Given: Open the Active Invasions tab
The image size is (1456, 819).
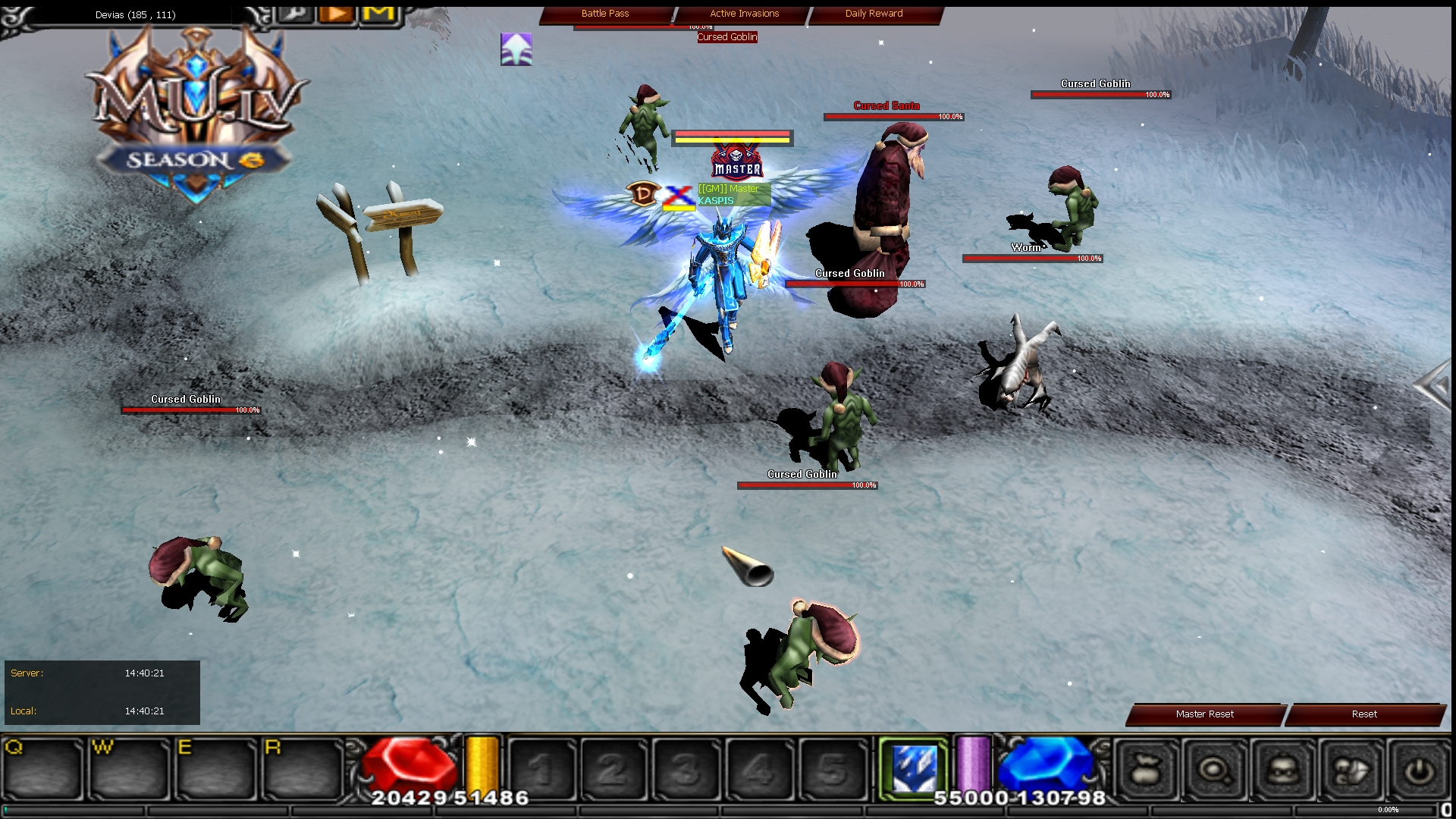Looking at the screenshot, I should pyautogui.click(x=743, y=13).
